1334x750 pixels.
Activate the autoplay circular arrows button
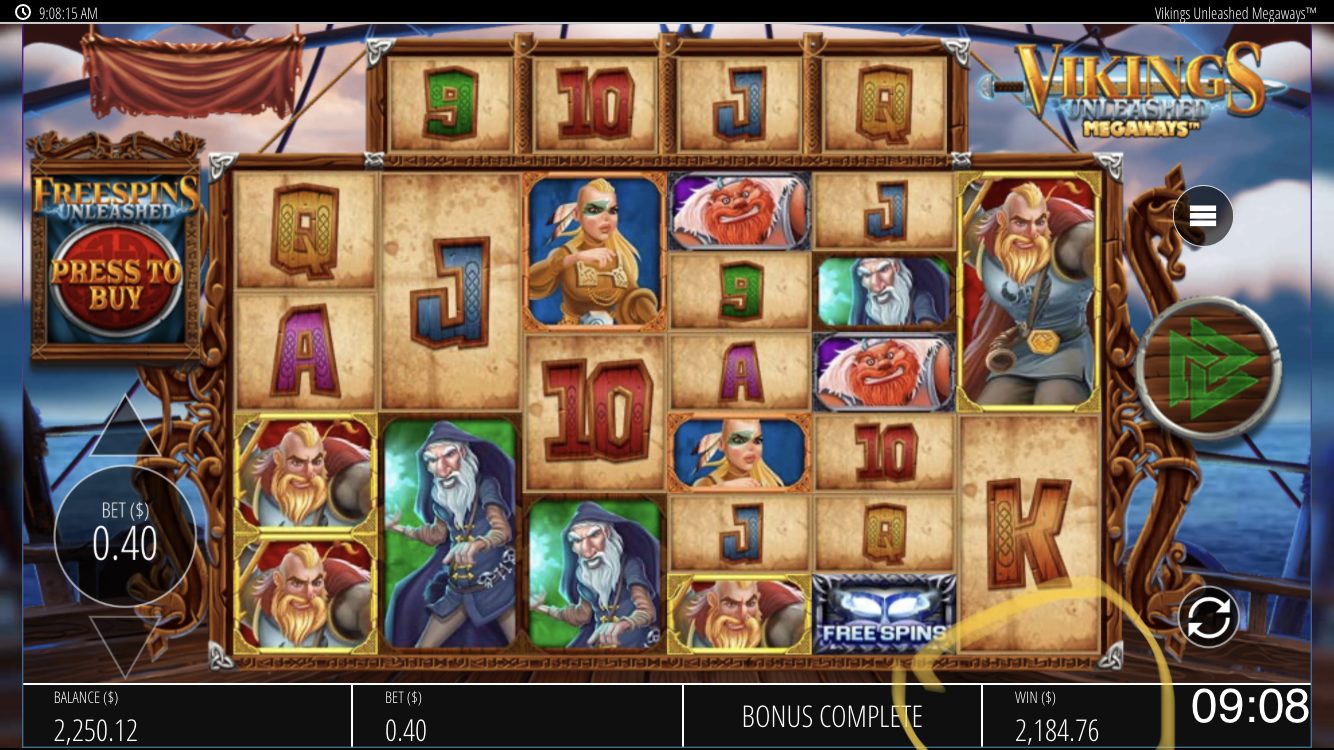pos(1208,617)
